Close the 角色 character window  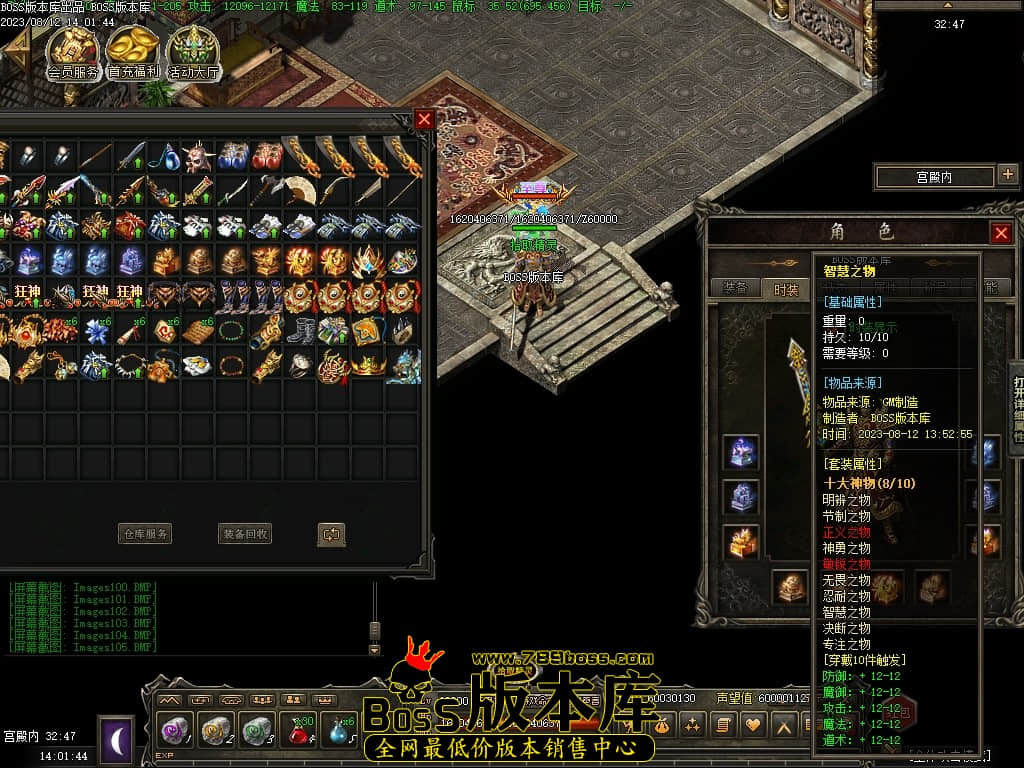click(x=1001, y=233)
